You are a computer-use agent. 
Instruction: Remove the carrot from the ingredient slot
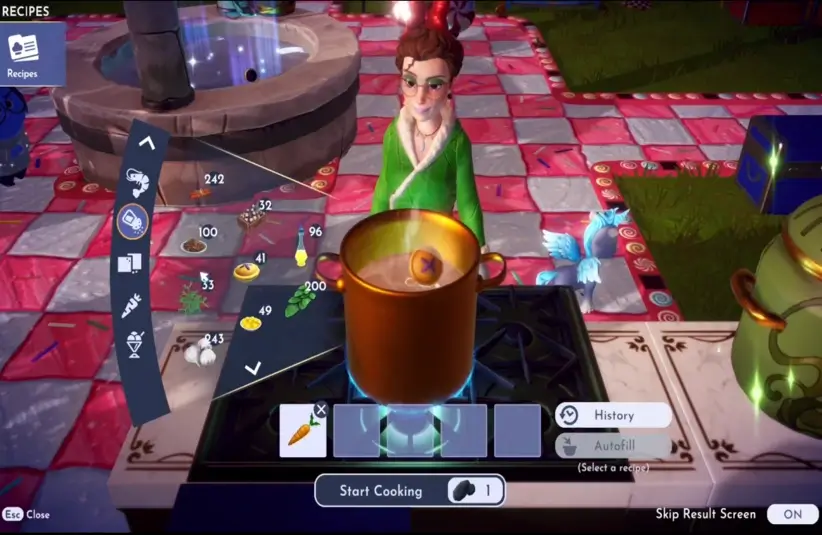pyautogui.click(x=320, y=409)
